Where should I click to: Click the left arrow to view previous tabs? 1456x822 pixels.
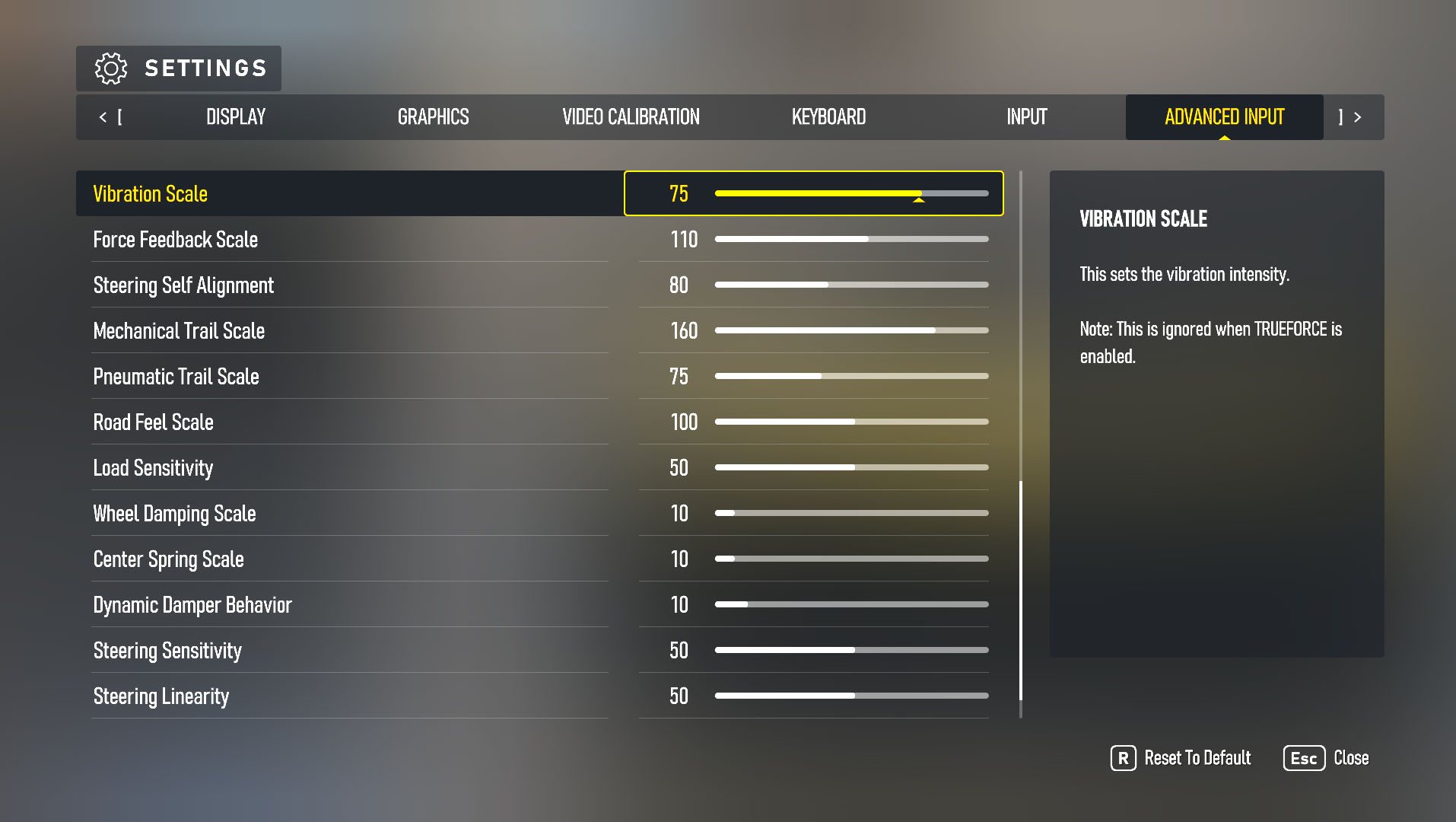click(103, 117)
